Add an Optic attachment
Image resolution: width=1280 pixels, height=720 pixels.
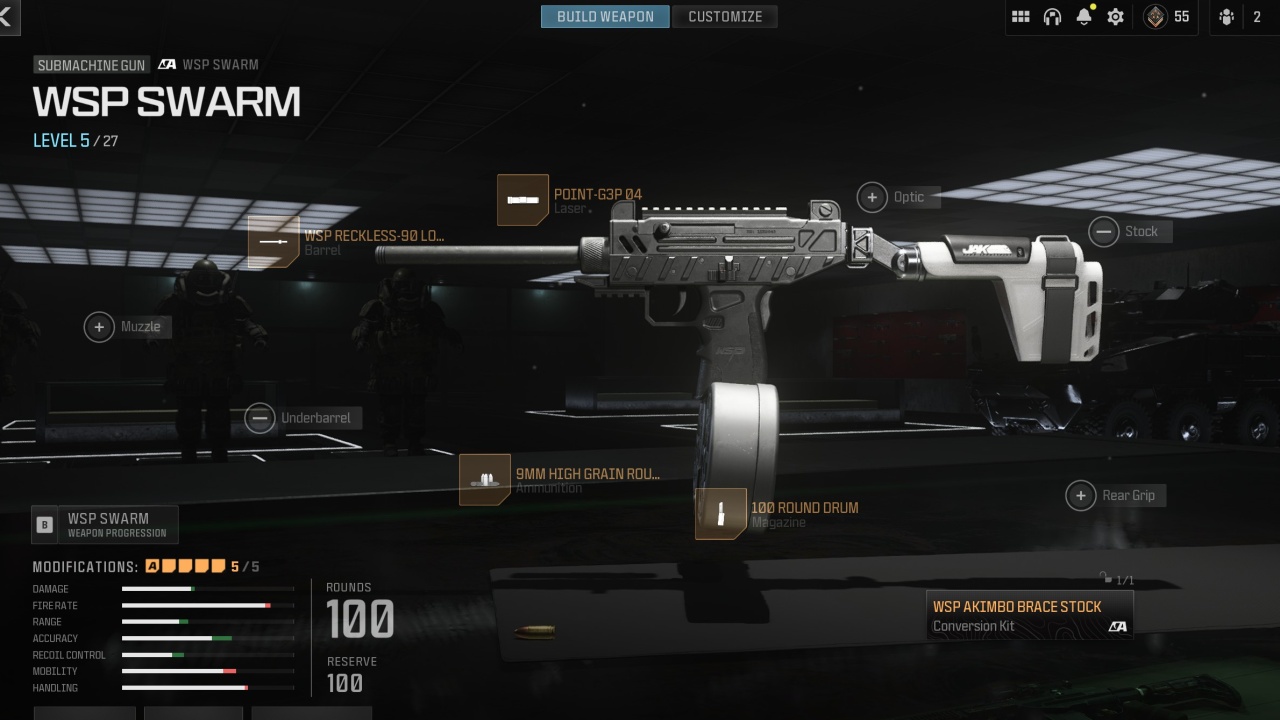click(x=872, y=197)
